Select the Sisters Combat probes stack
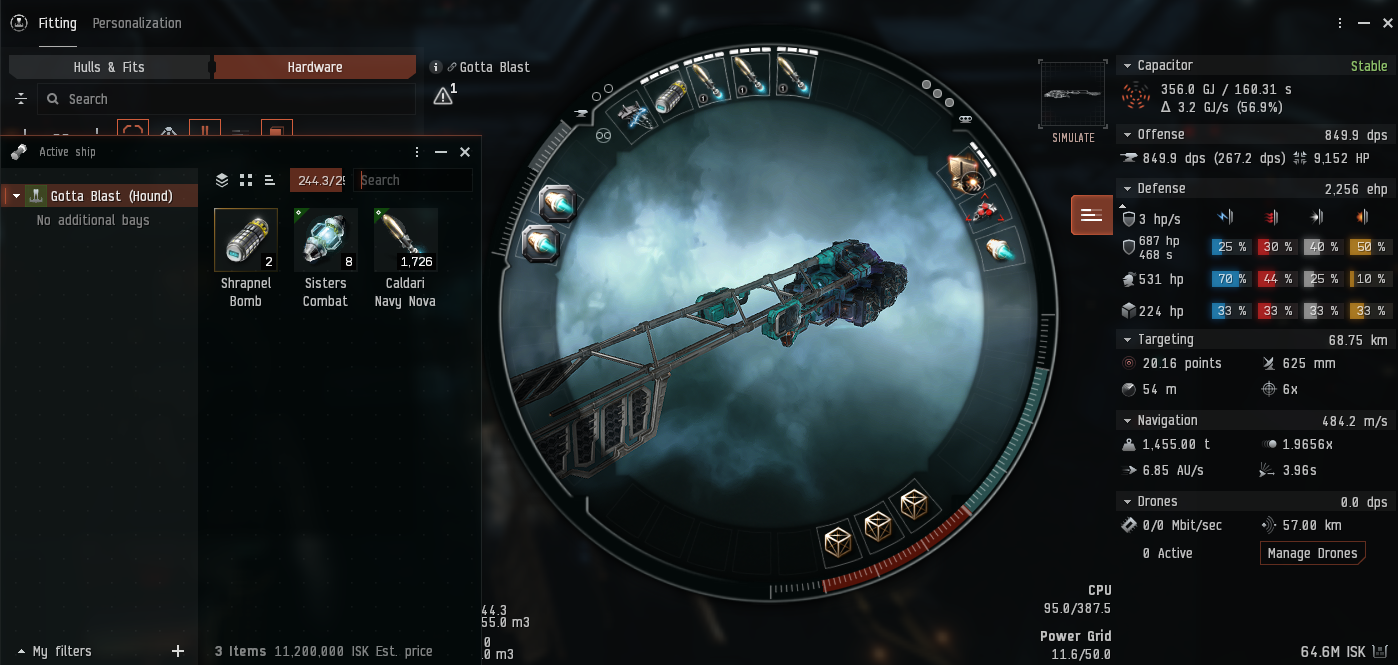Viewport: 1398px width, 665px height. tap(326, 240)
